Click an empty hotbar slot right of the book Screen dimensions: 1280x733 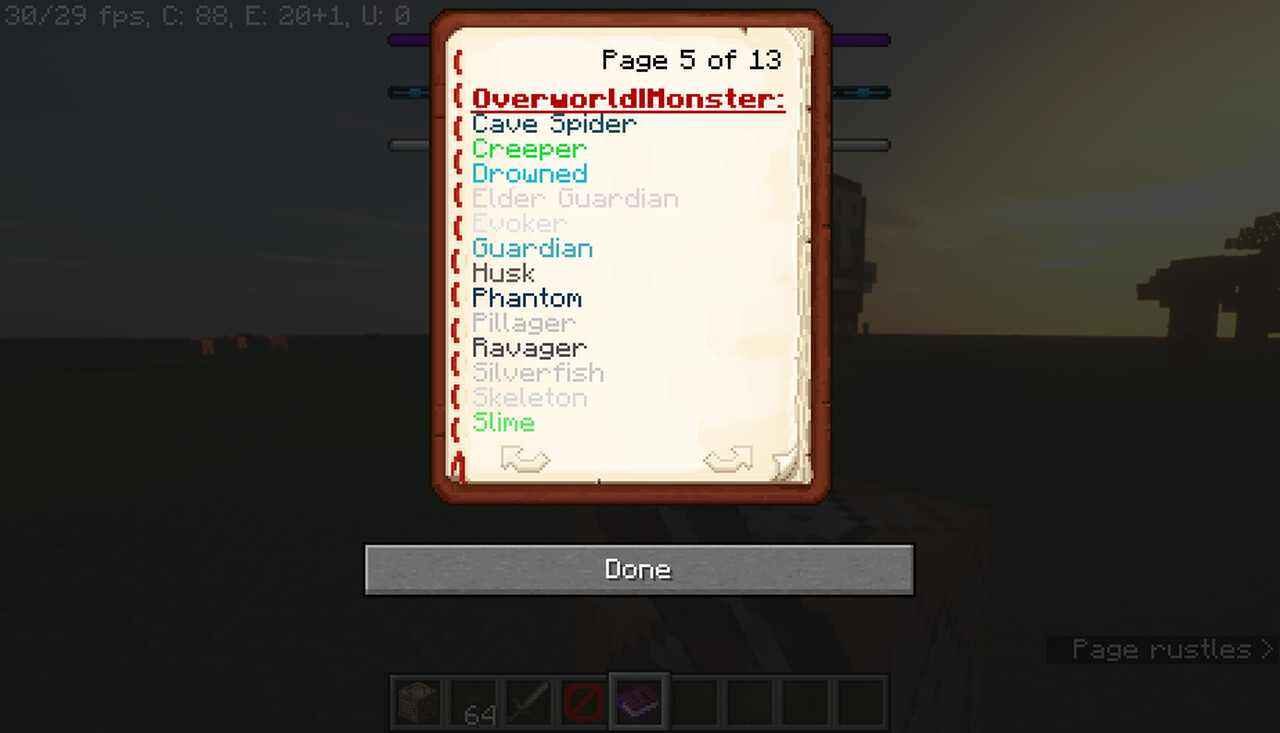(695, 699)
